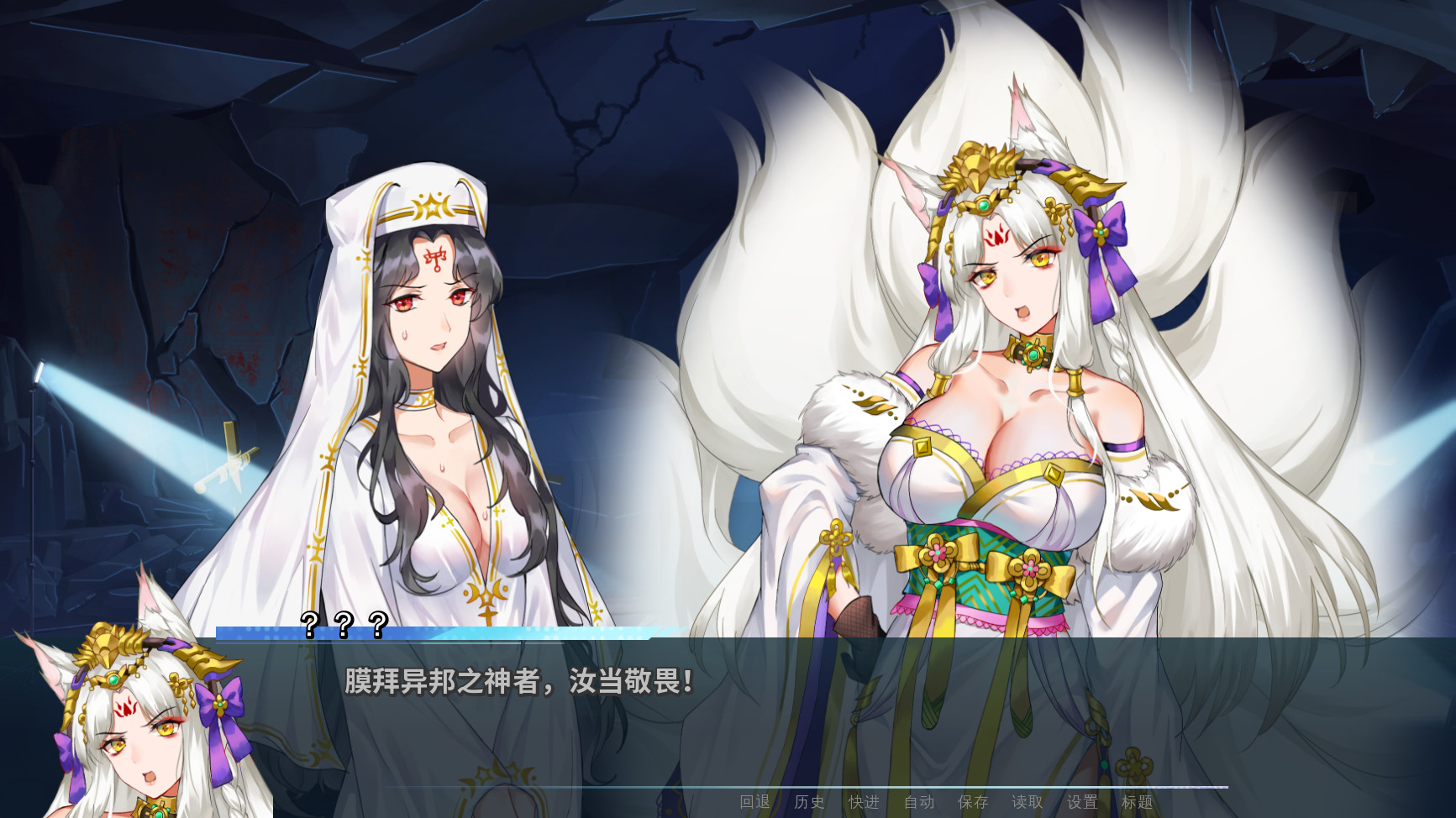This screenshot has width=1456, height=818.
Task: Toggle 自动 auto-read mode
Action: 918,801
